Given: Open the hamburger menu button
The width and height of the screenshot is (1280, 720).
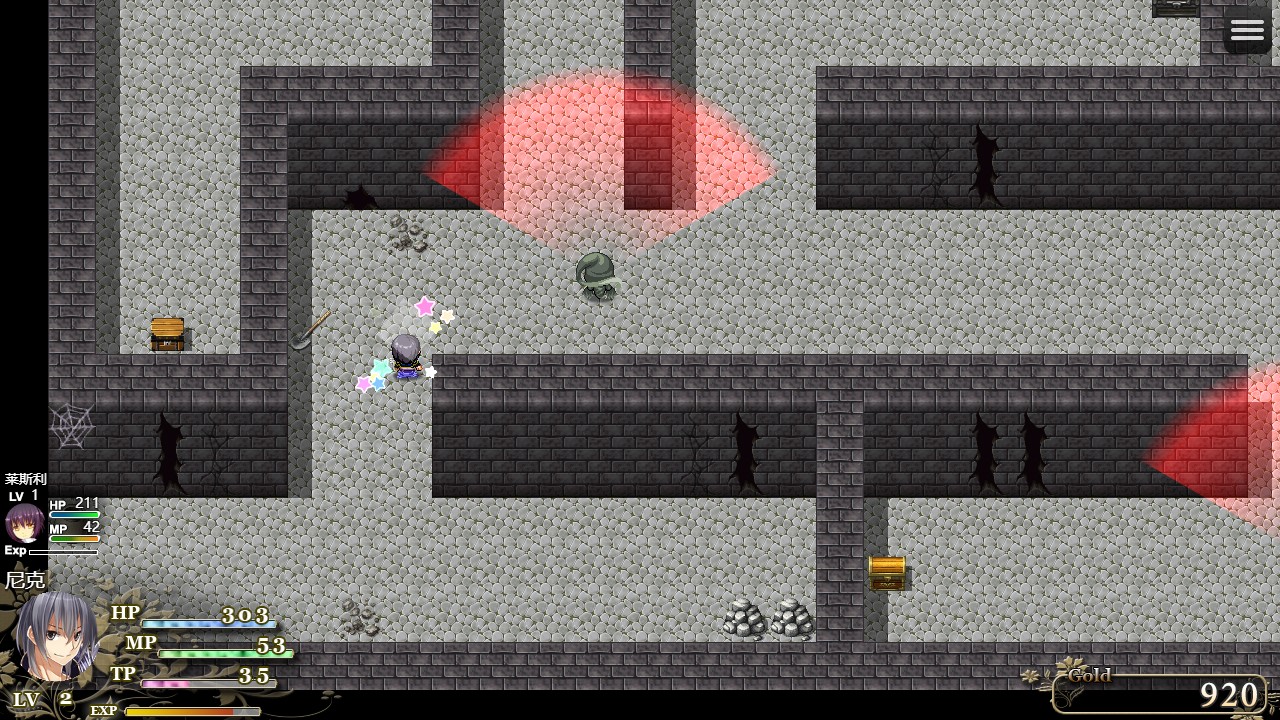Looking at the screenshot, I should (1247, 30).
